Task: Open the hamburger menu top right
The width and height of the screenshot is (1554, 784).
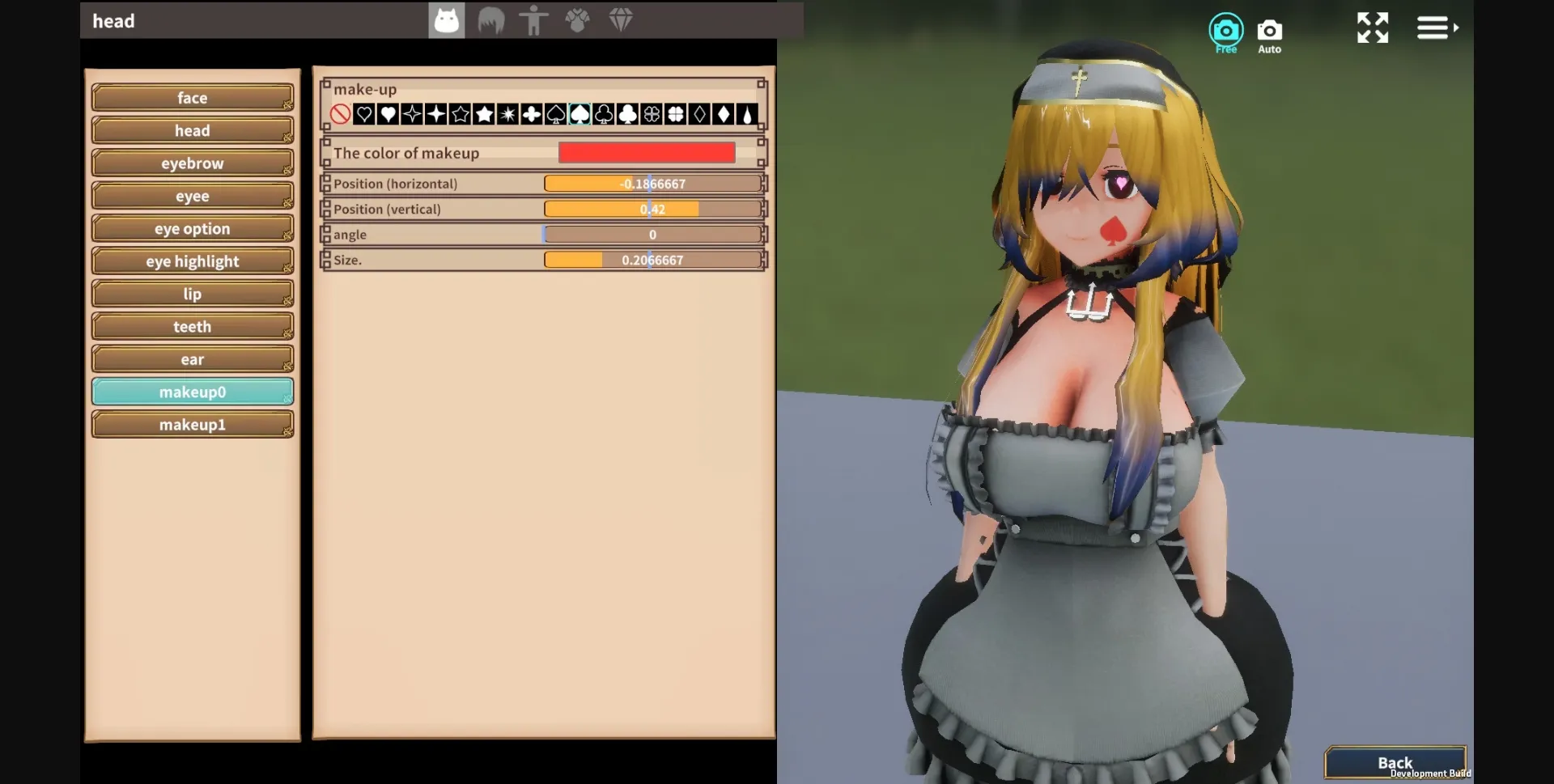Action: 1434,27
